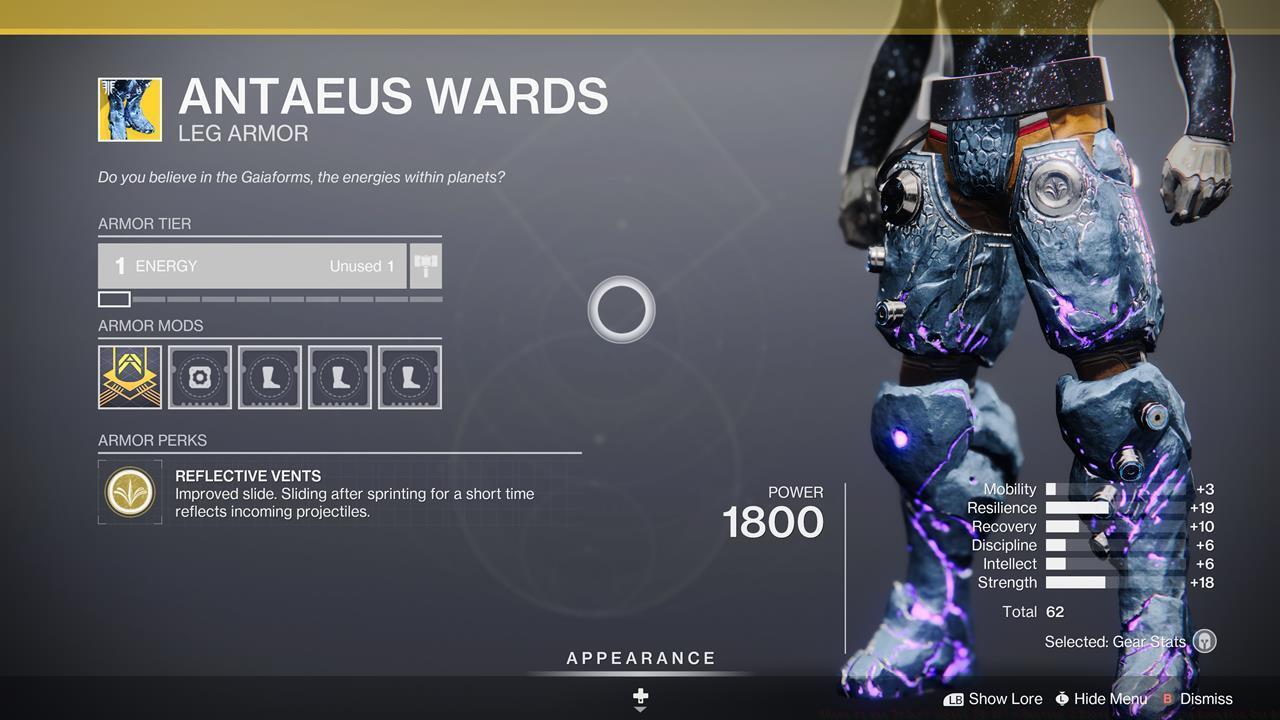Inspect the Reflective Vents perk icon

coord(131,491)
